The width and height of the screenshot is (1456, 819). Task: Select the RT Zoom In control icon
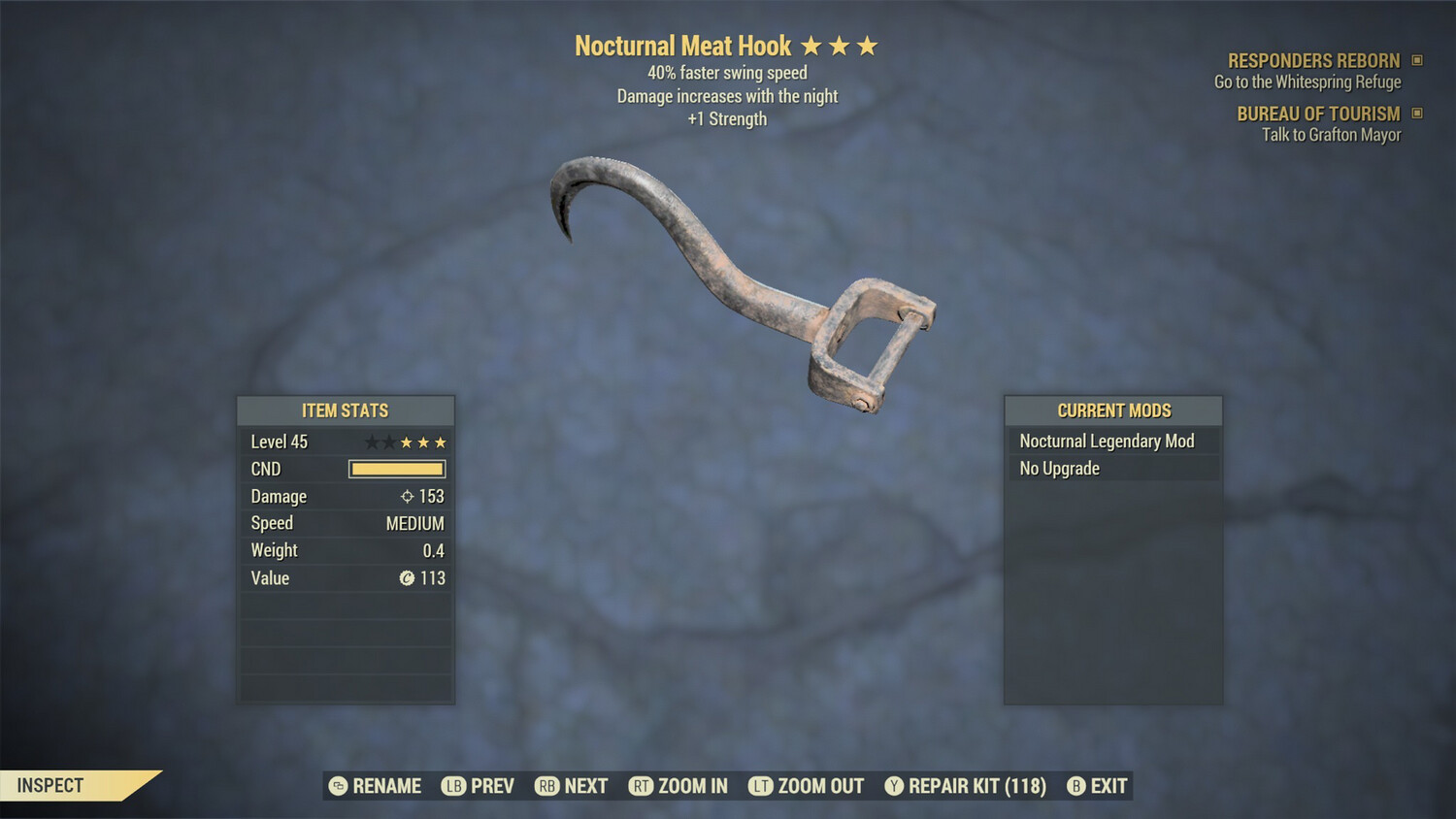642,786
